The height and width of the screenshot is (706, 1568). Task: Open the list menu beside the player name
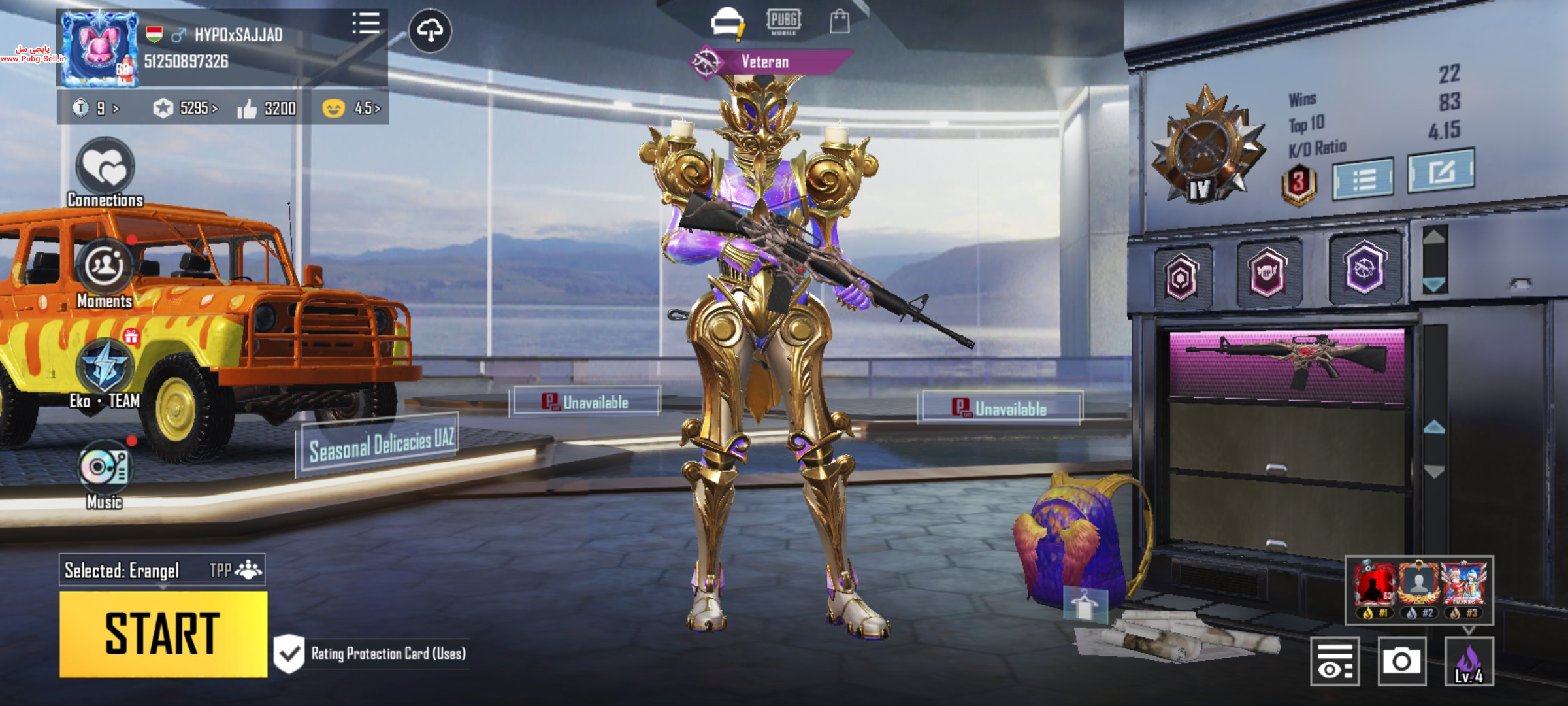tap(365, 24)
